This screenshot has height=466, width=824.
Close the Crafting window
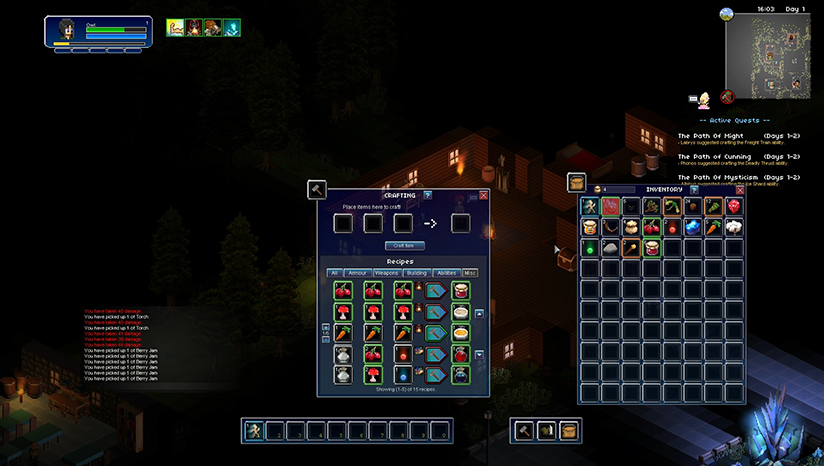(484, 195)
